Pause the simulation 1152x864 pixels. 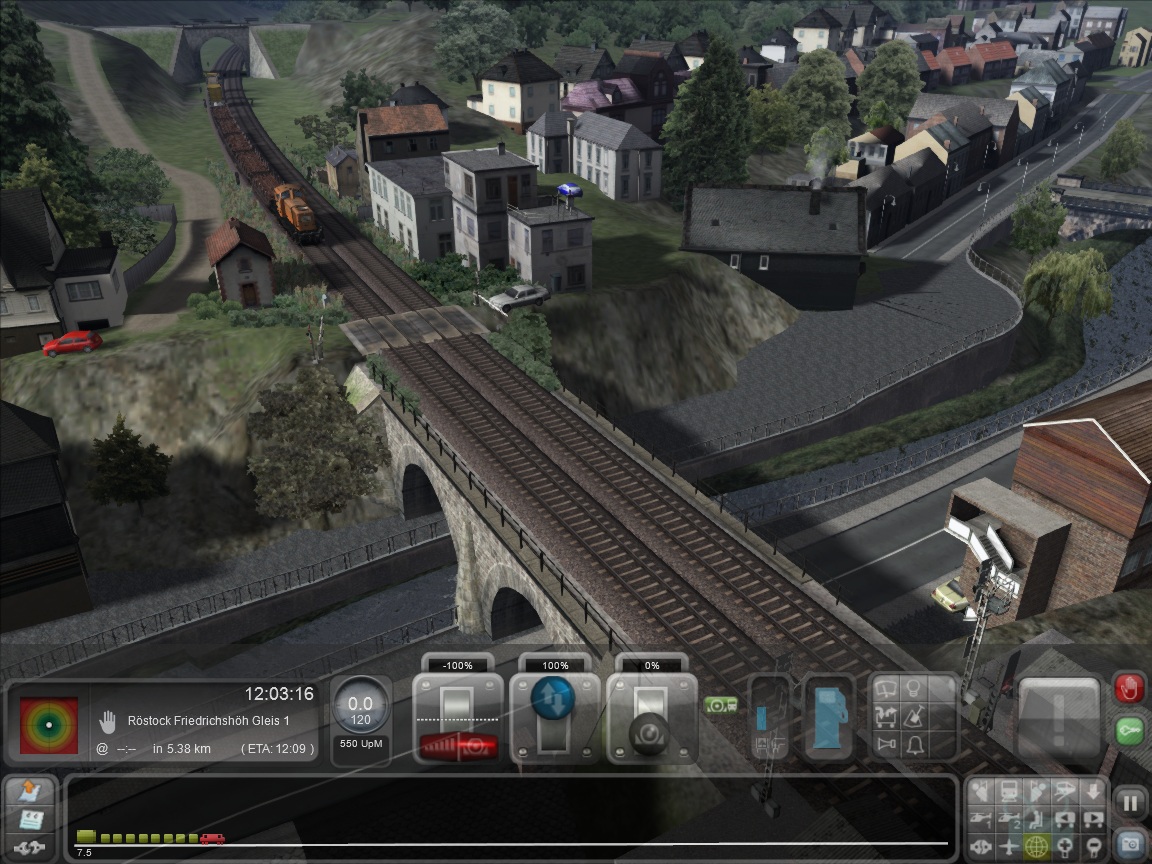tap(1130, 802)
